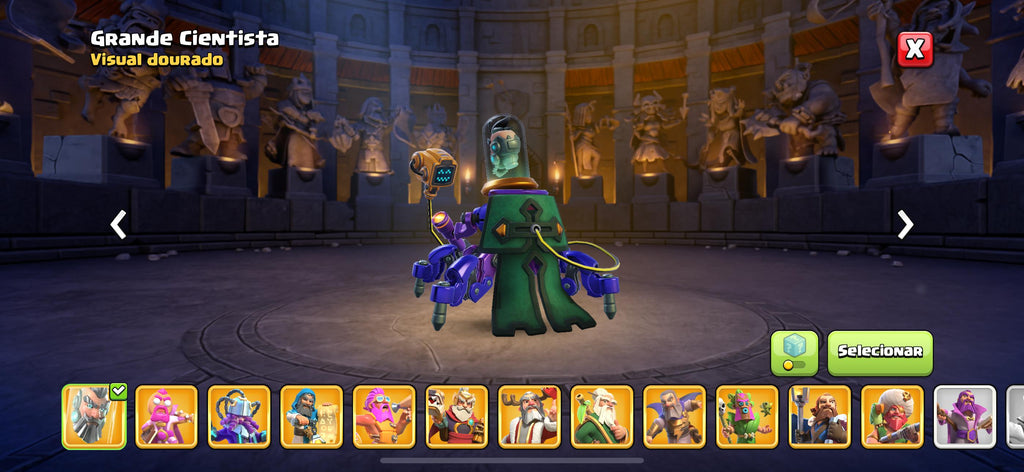Show the next hero skin
The height and width of the screenshot is (472, 1024).
click(905, 224)
